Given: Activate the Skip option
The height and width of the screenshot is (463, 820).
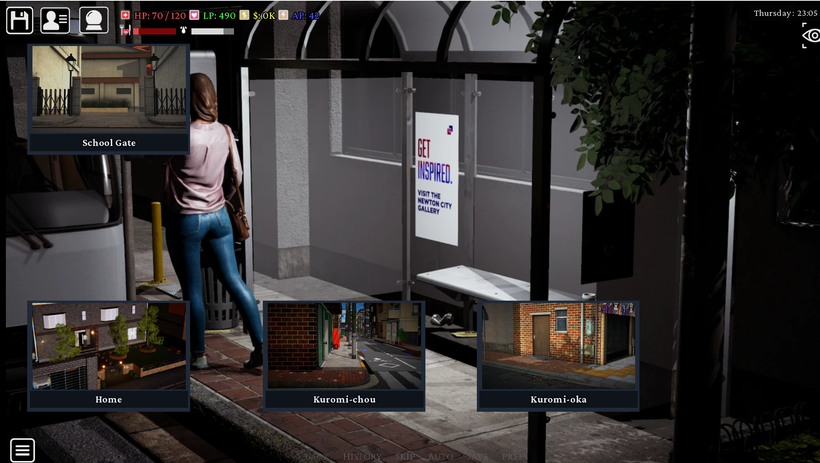Looking at the screenshot, I should [403, 457].
